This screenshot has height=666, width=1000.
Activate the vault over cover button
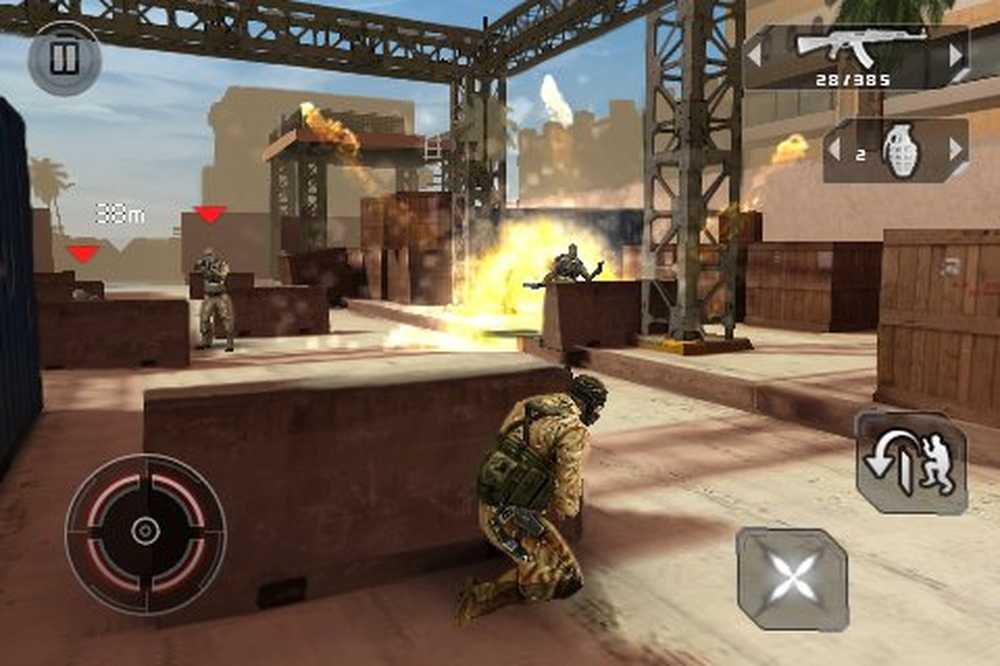click(x=911, y=464)
